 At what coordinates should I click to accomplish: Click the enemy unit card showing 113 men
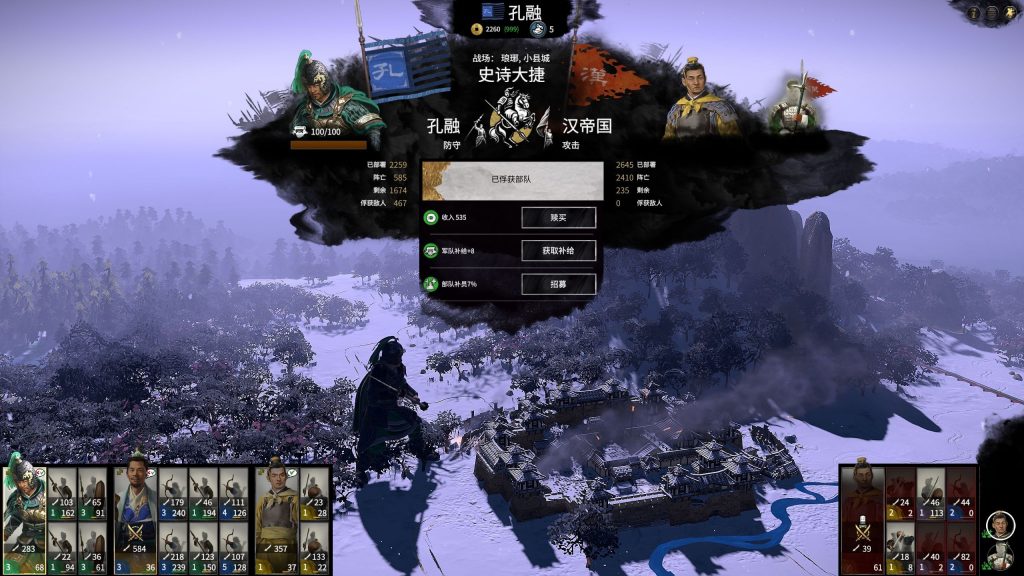(931, 494)
